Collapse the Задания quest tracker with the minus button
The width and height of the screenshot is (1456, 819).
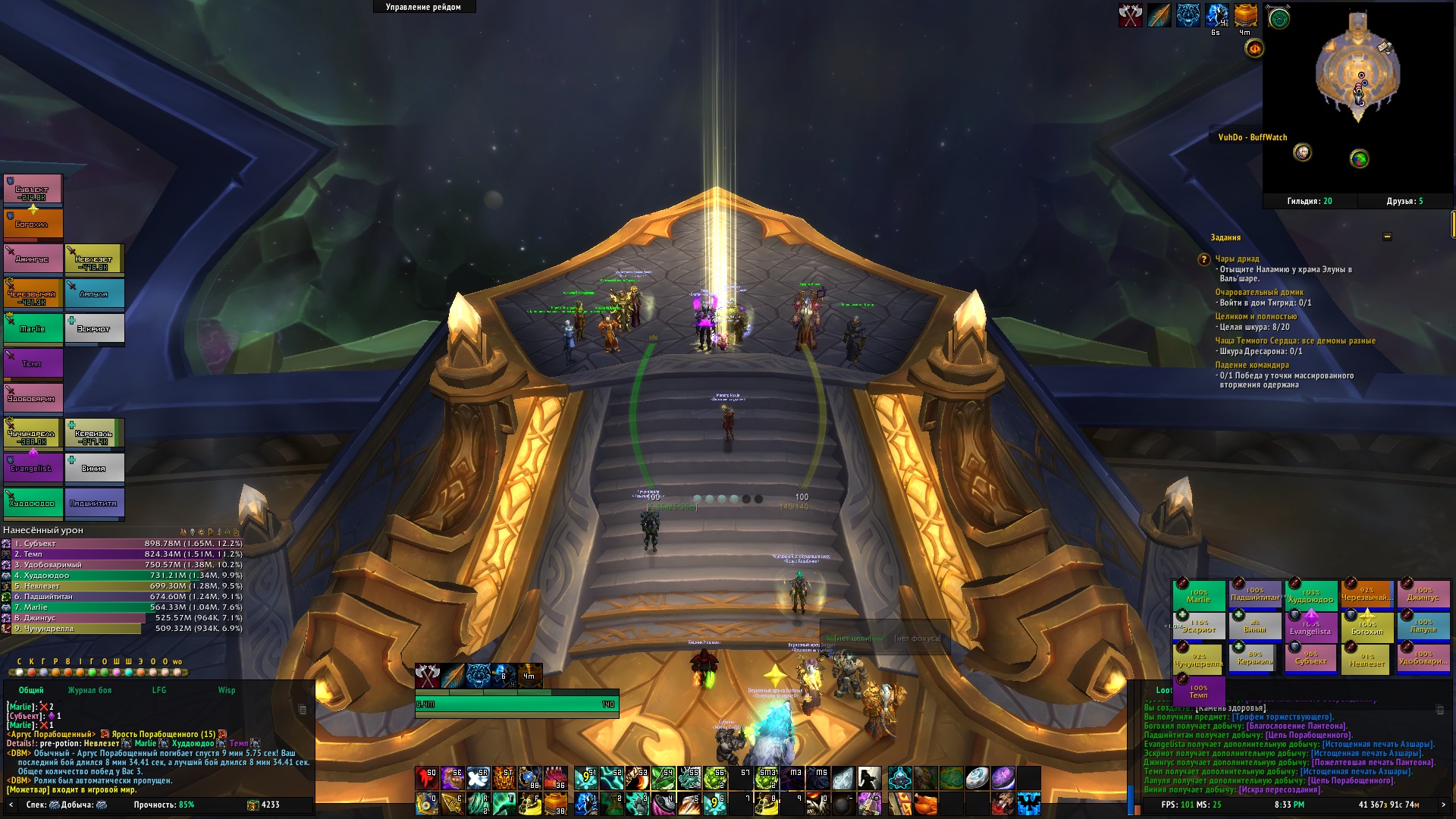1387,237
